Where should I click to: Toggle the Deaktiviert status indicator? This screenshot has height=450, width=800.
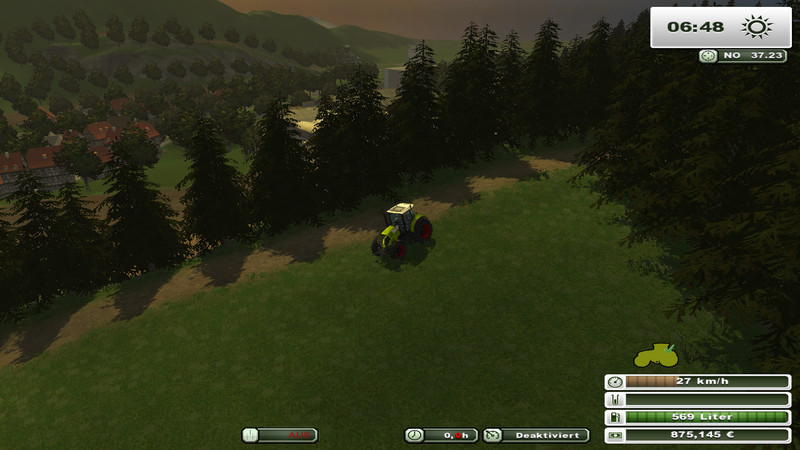pyautogui.click(x=536, y=435)
